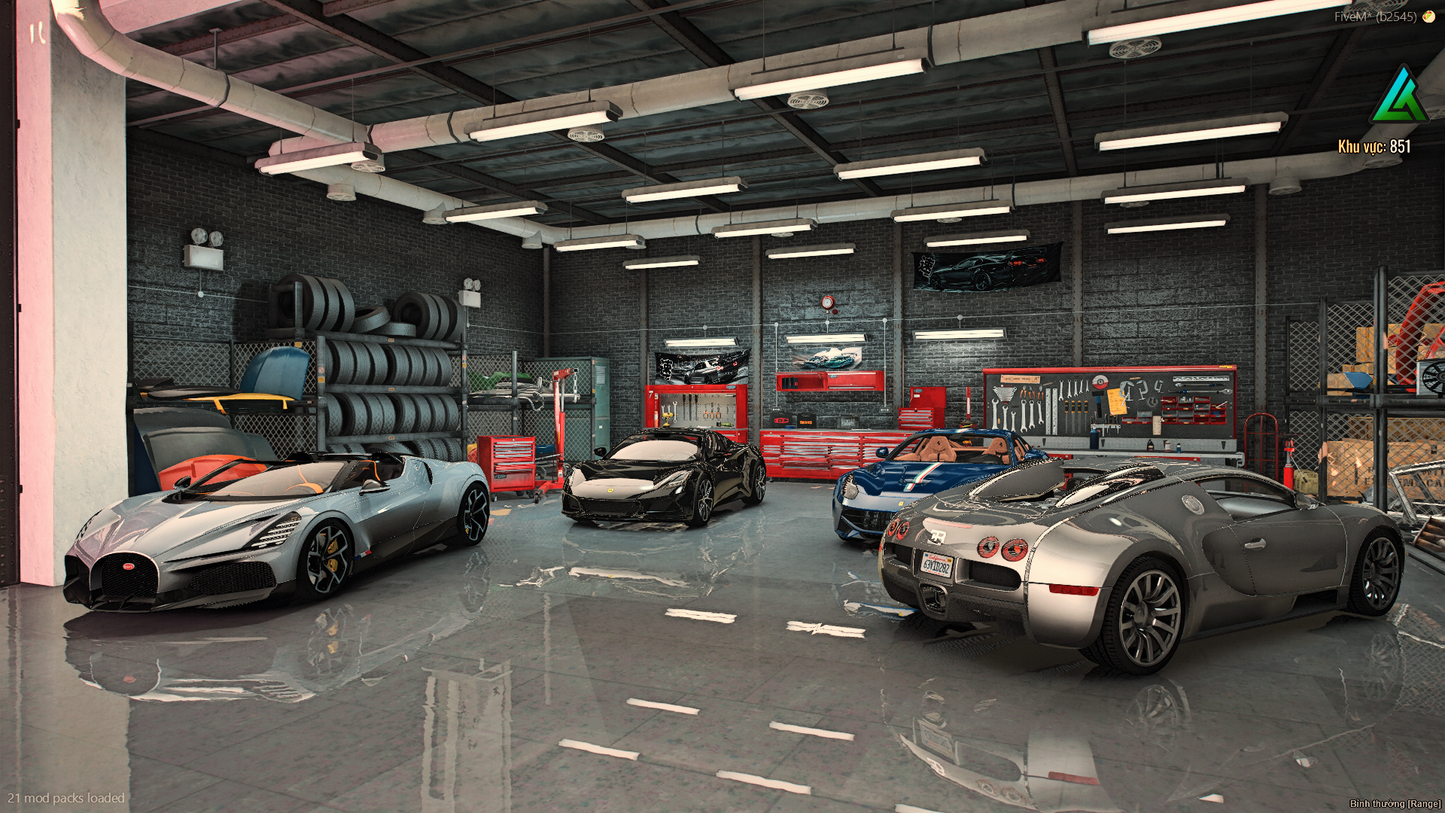Select the Bình thường voice range indicator
The width and height of the screenshot is (1445, 813).
pos(1395,803)
